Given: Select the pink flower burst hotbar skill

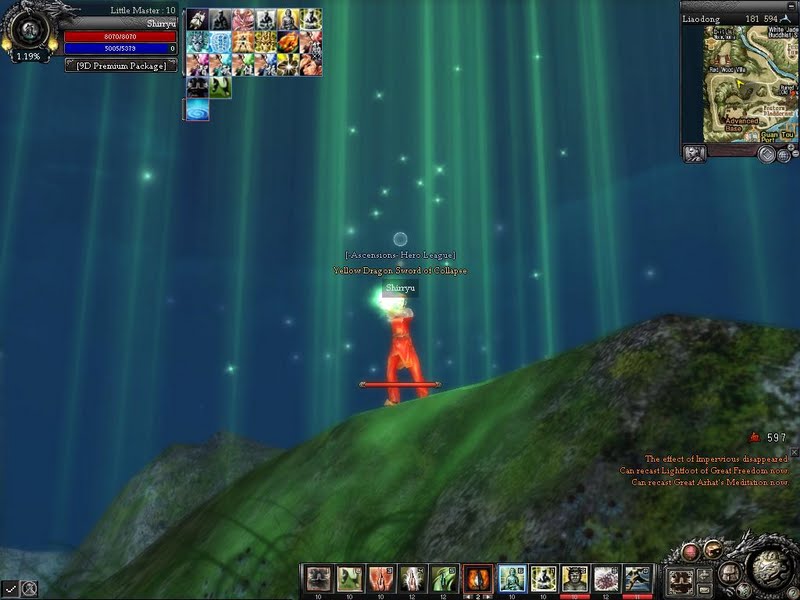Looking at the screenshot, I should point(606,577).
